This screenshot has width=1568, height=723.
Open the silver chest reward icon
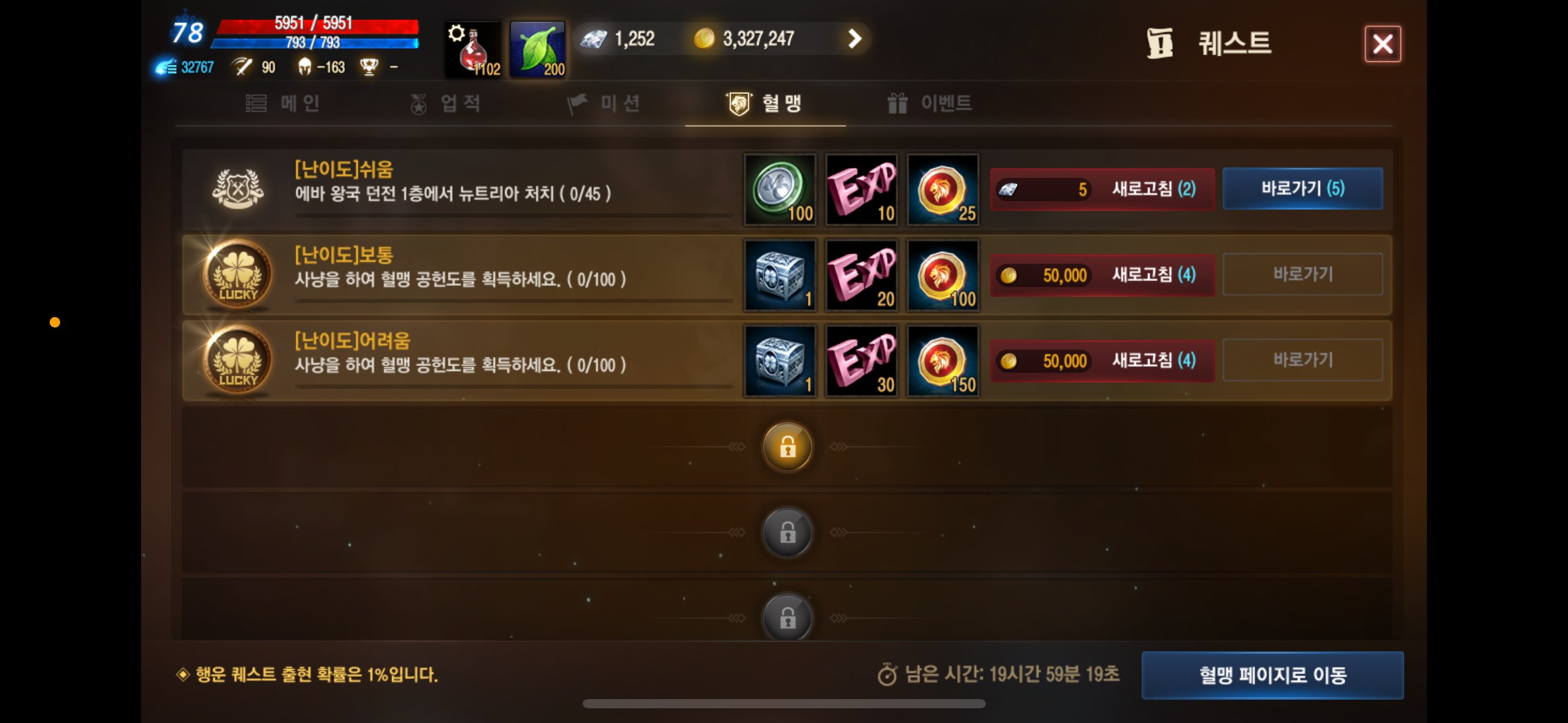click(779, 275)
